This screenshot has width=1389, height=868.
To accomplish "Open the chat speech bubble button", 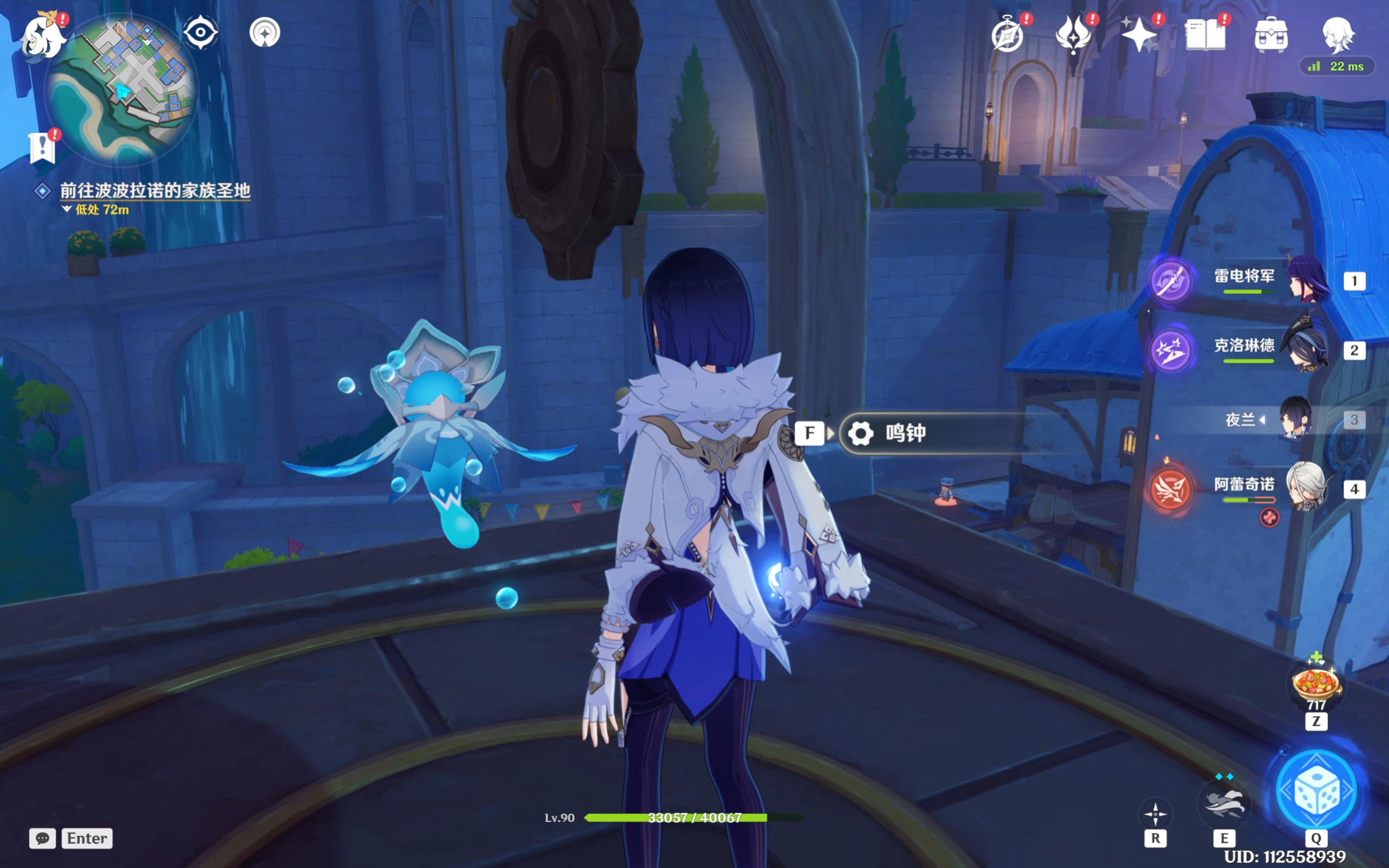I will [x=42, y=838].
